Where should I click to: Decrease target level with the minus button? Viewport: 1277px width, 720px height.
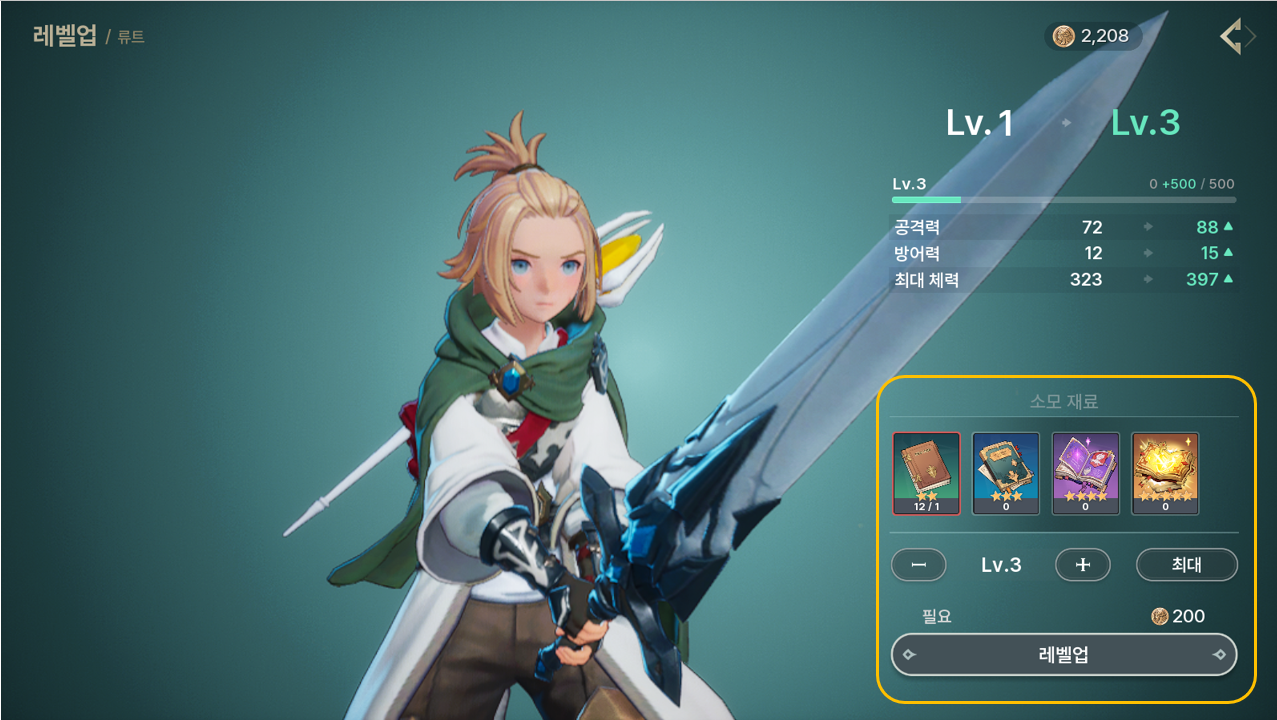[918, 565]
